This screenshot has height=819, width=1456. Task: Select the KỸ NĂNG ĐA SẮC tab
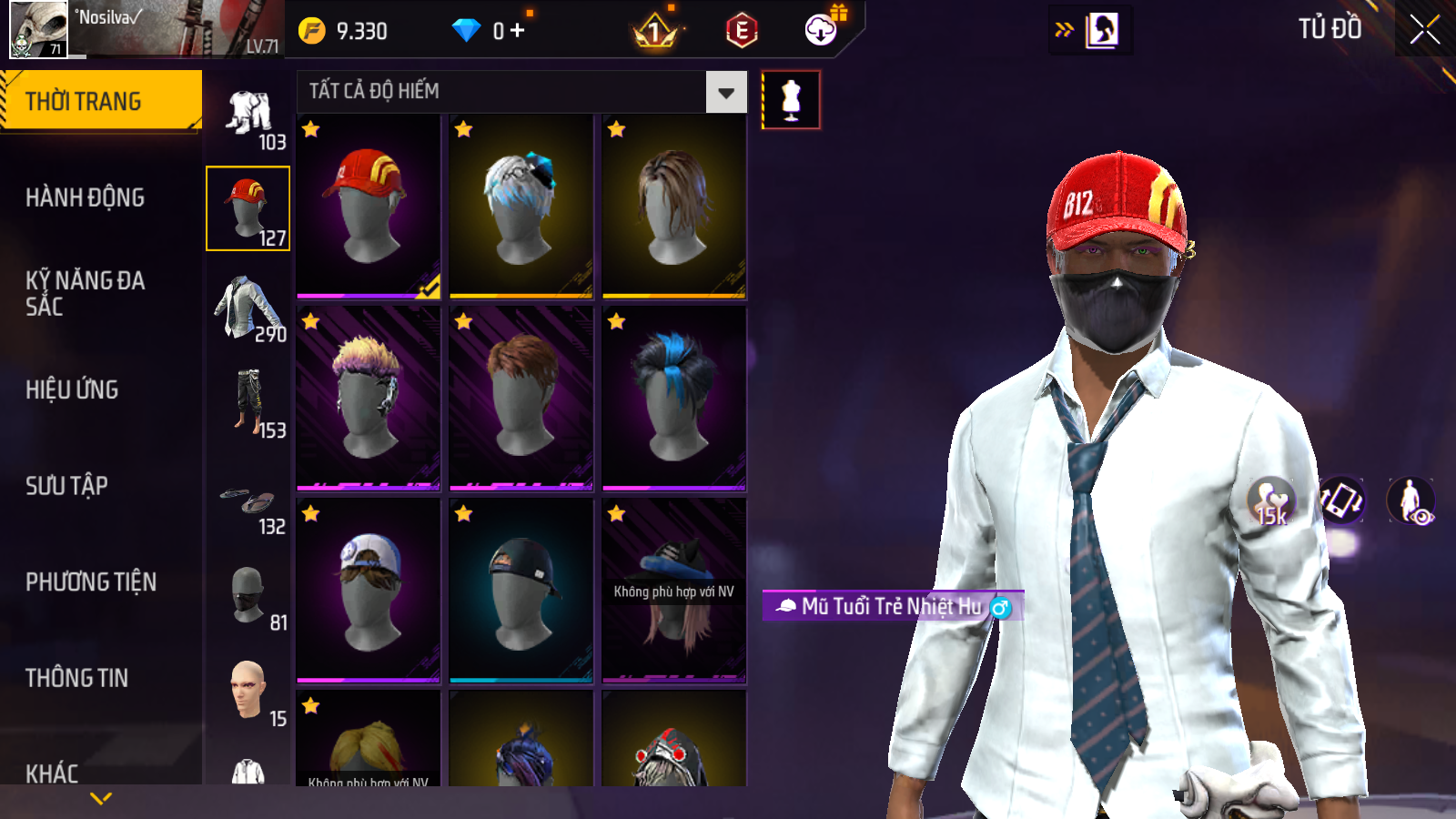(86, 293)
